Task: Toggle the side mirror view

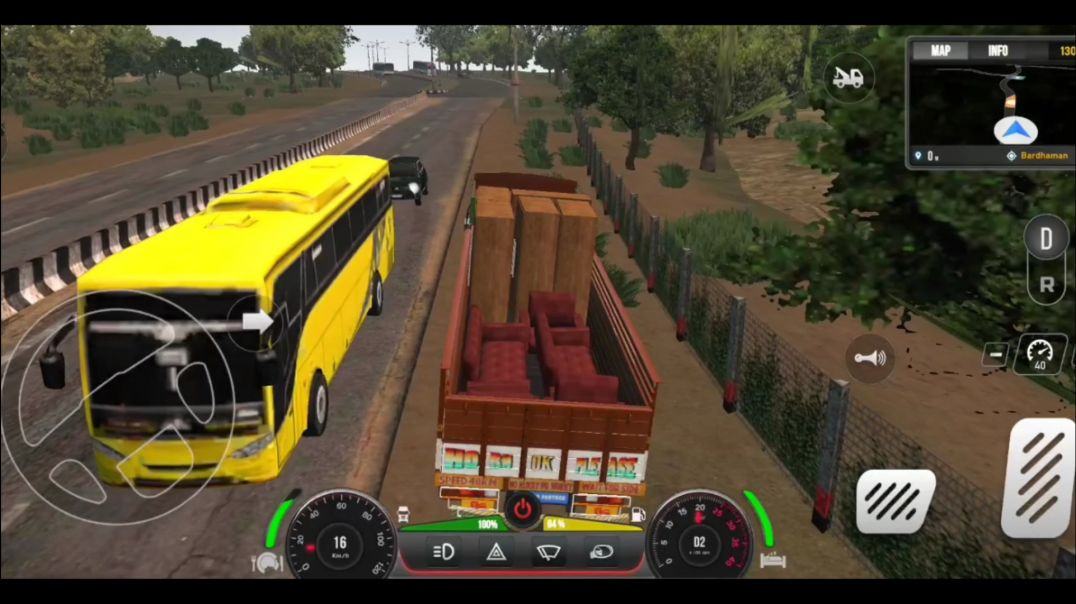Action: point(601,552)
